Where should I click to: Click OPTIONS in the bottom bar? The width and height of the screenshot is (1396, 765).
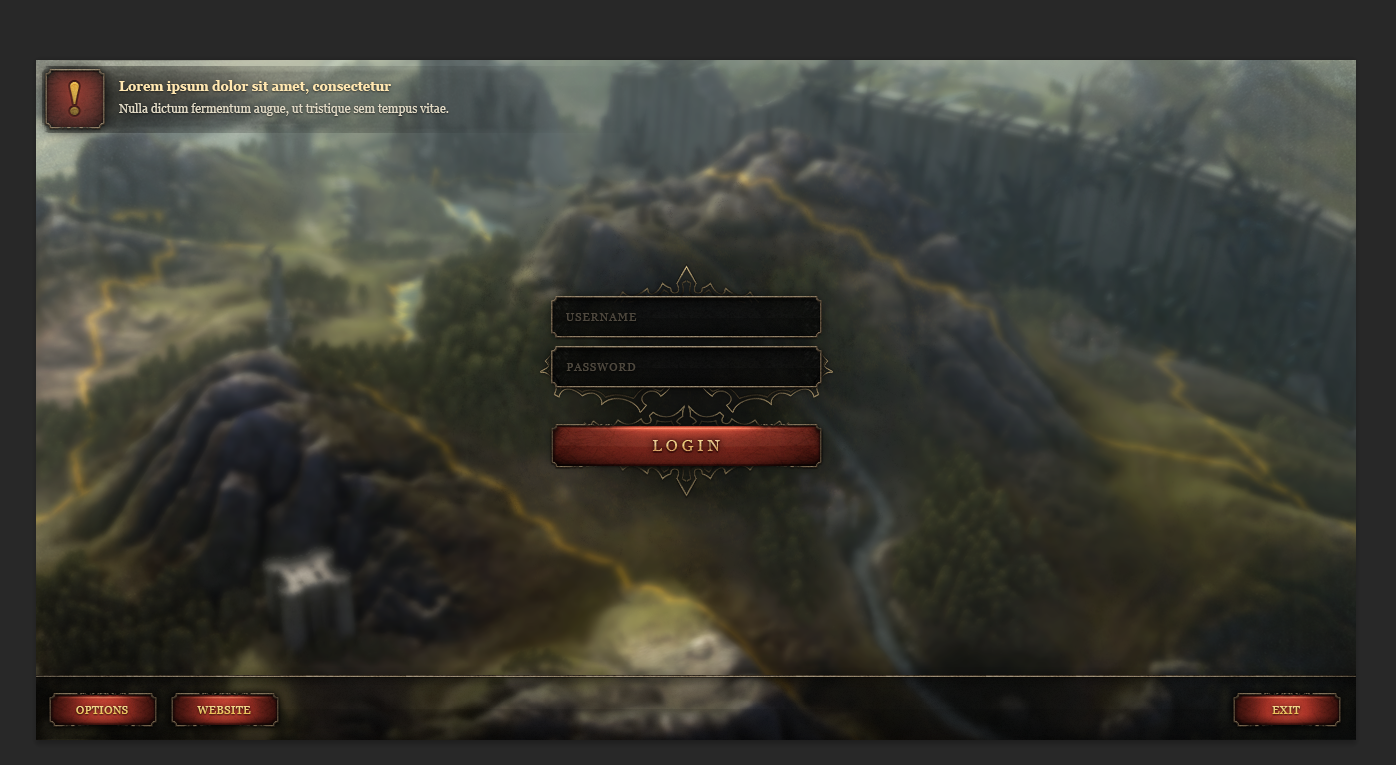(x=102, y=710)
